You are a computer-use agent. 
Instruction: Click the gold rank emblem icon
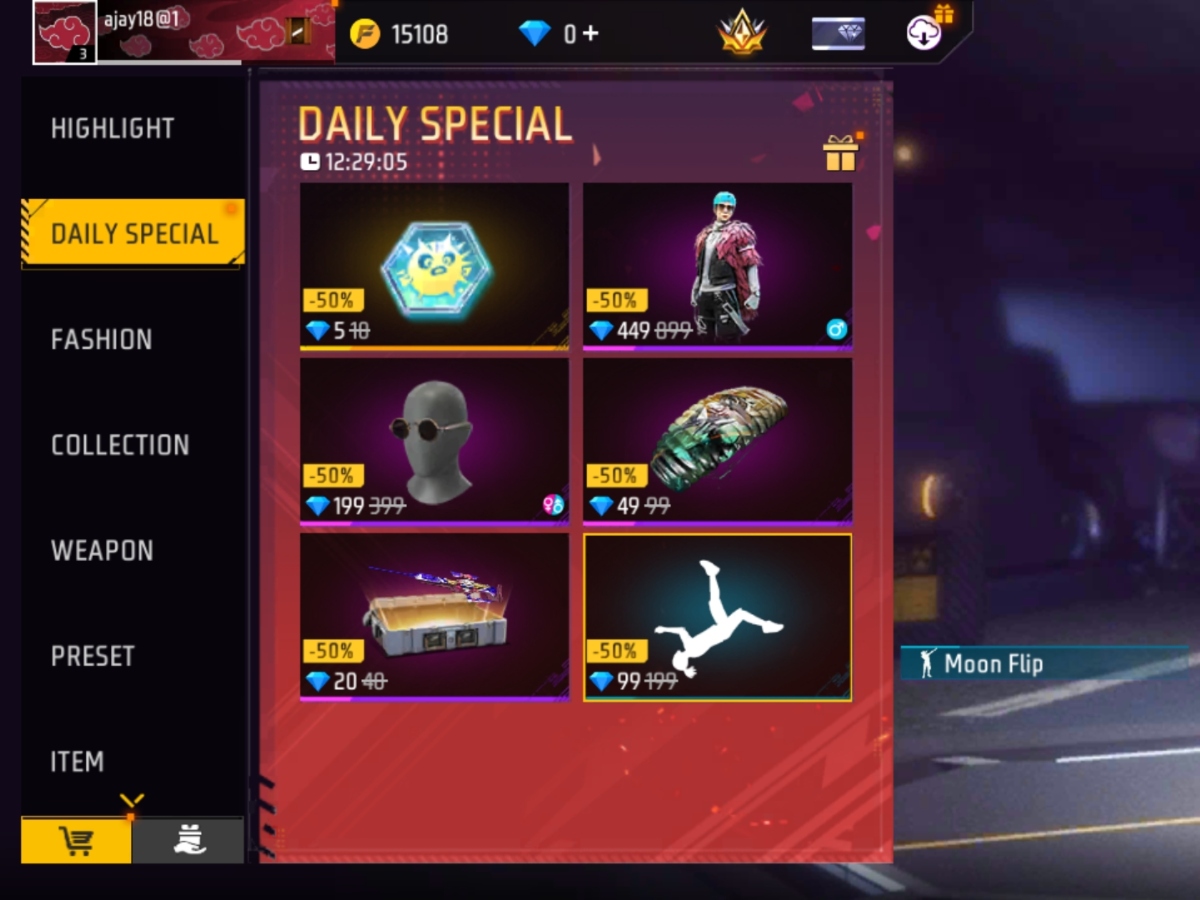(x=741, y=34)
